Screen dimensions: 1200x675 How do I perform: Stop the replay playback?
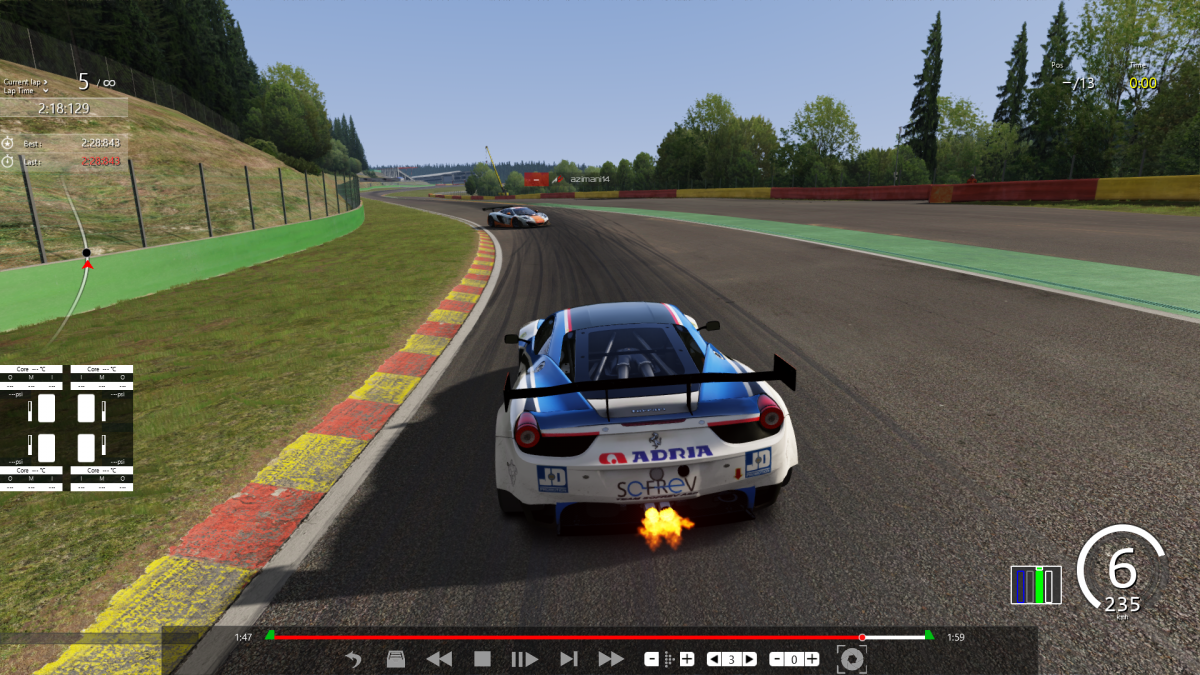482,659
